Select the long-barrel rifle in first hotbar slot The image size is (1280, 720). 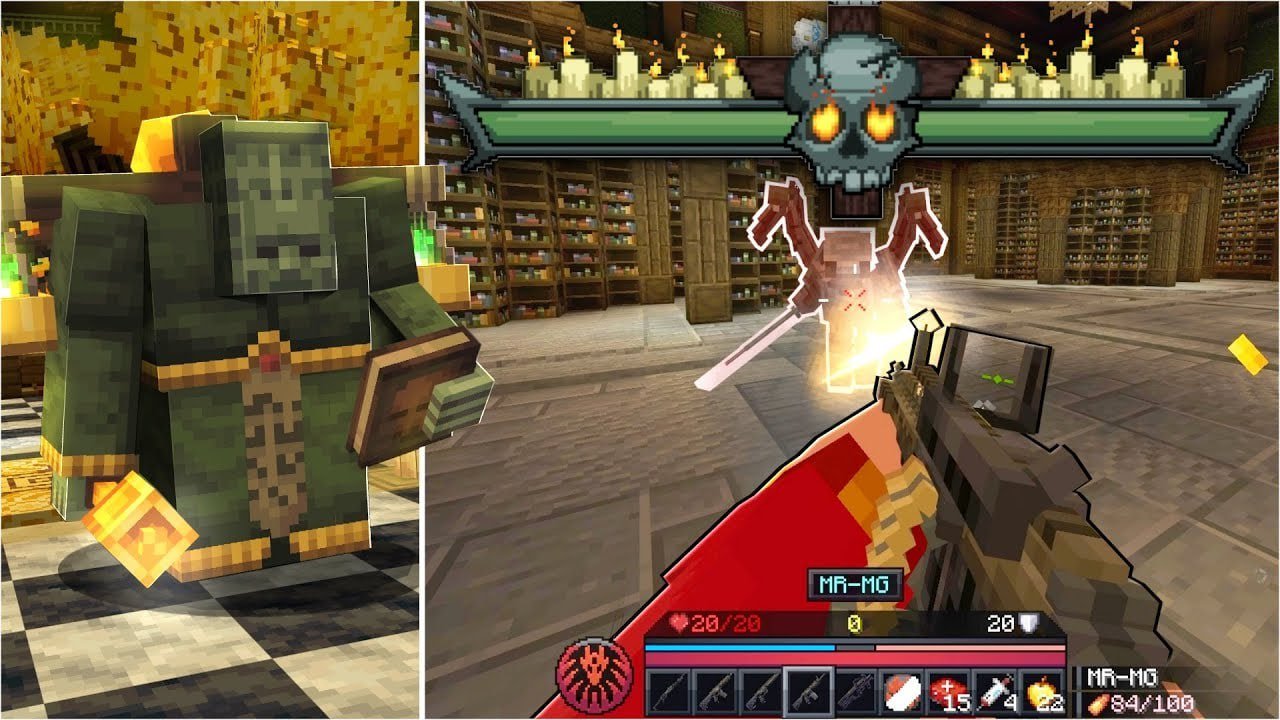click(x=667, y=692)
